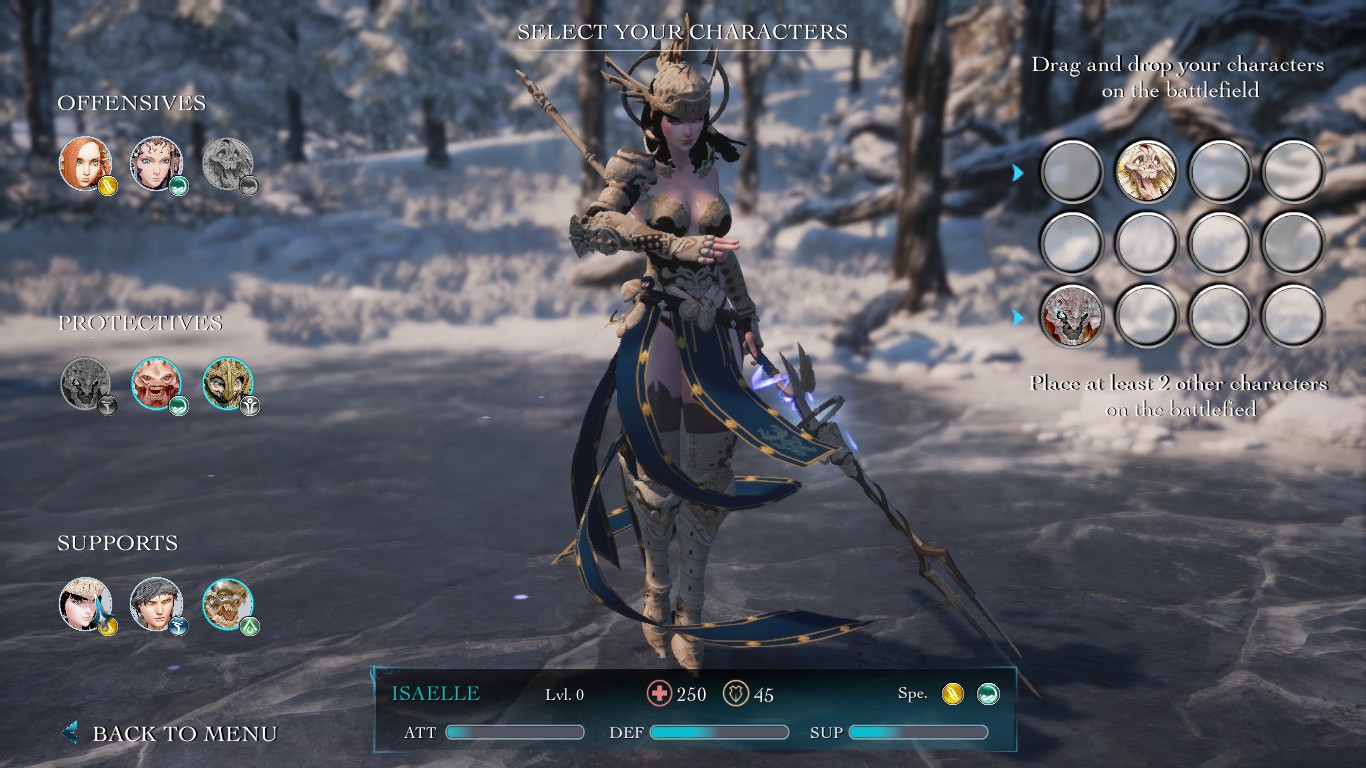Choose the dark-haired man support portrait
The width and height of the screenshot is (1366, 768).
156,603
